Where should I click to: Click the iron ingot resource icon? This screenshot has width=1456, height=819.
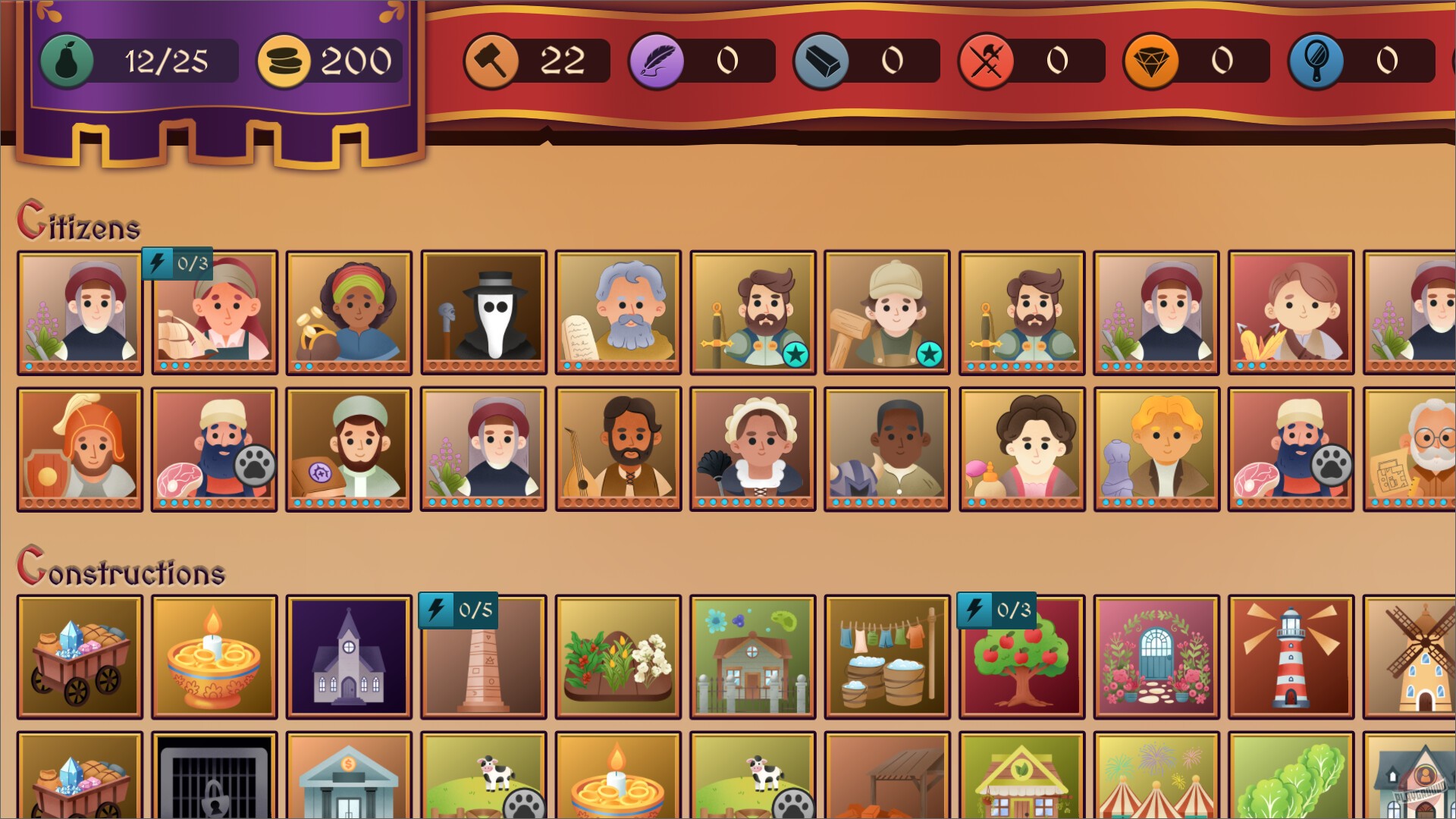(820, 61)
